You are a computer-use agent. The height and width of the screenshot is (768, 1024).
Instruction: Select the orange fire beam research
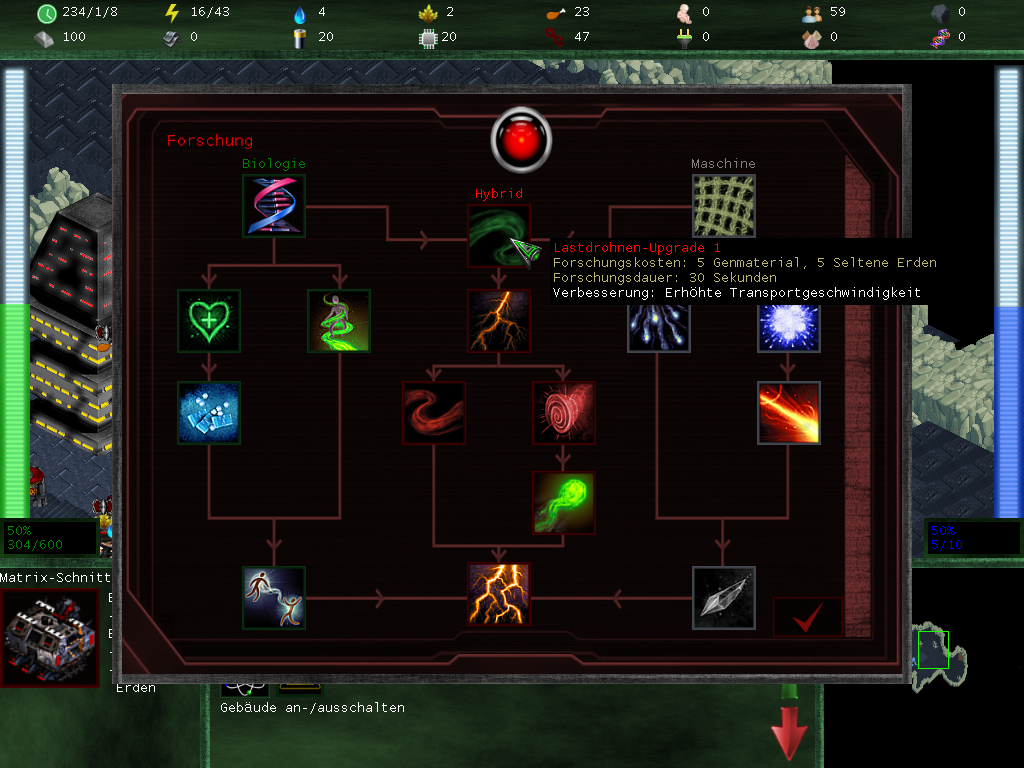coord(788,412)
